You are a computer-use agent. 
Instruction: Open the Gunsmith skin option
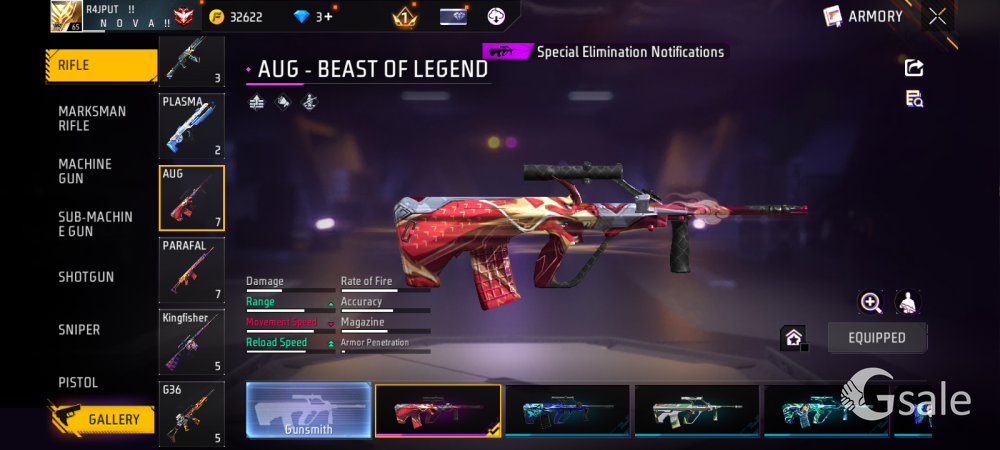tap(308, 410)
